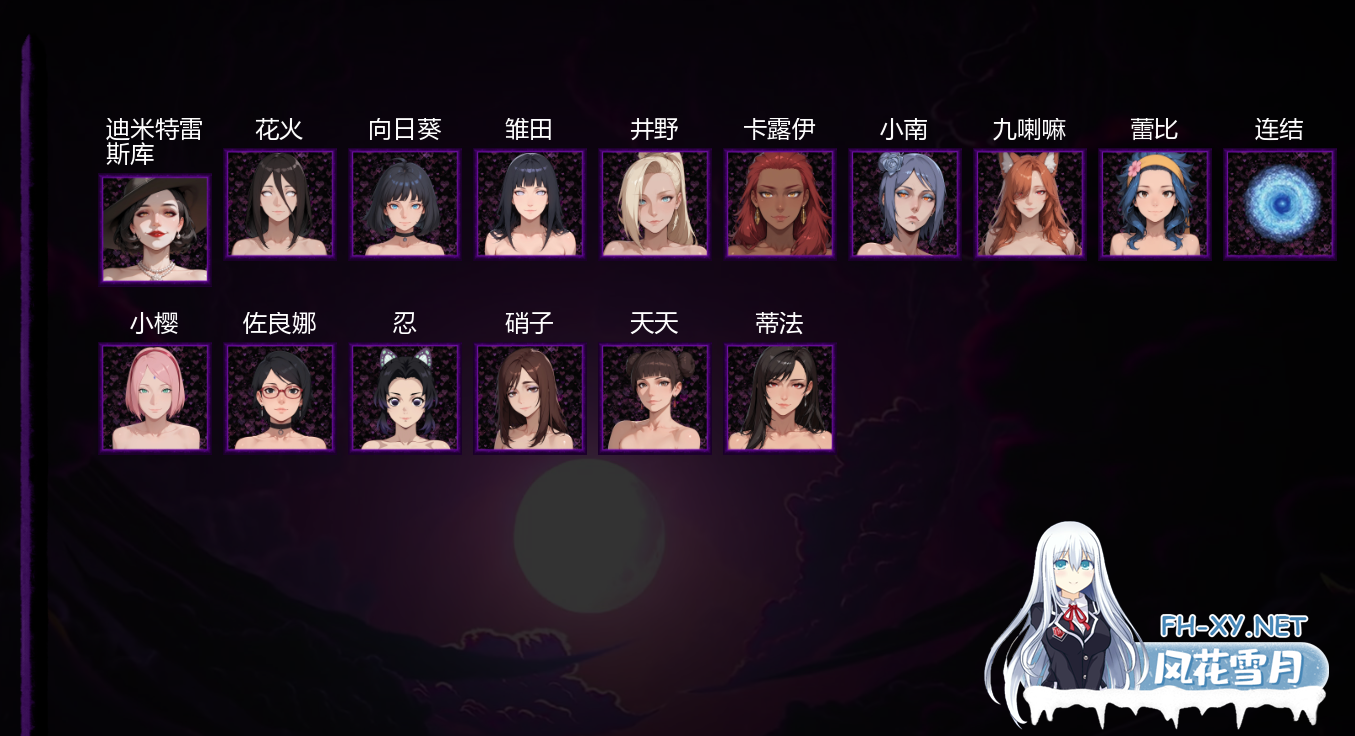Select 硝子's portrait
This screenshot has height=736, width=1355.
click(x=530, y=398)
